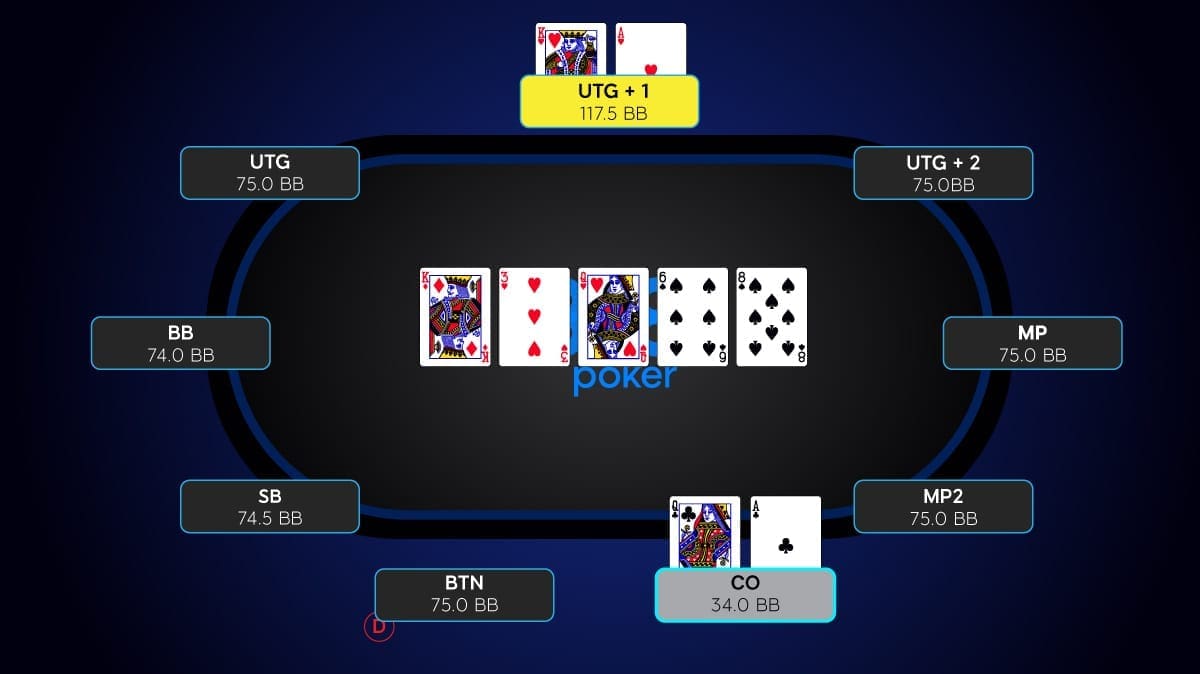Viewport: 1200px width, 674px height.
Task: Choose the BTN seat panel
Action: click(x=464, y=594)
